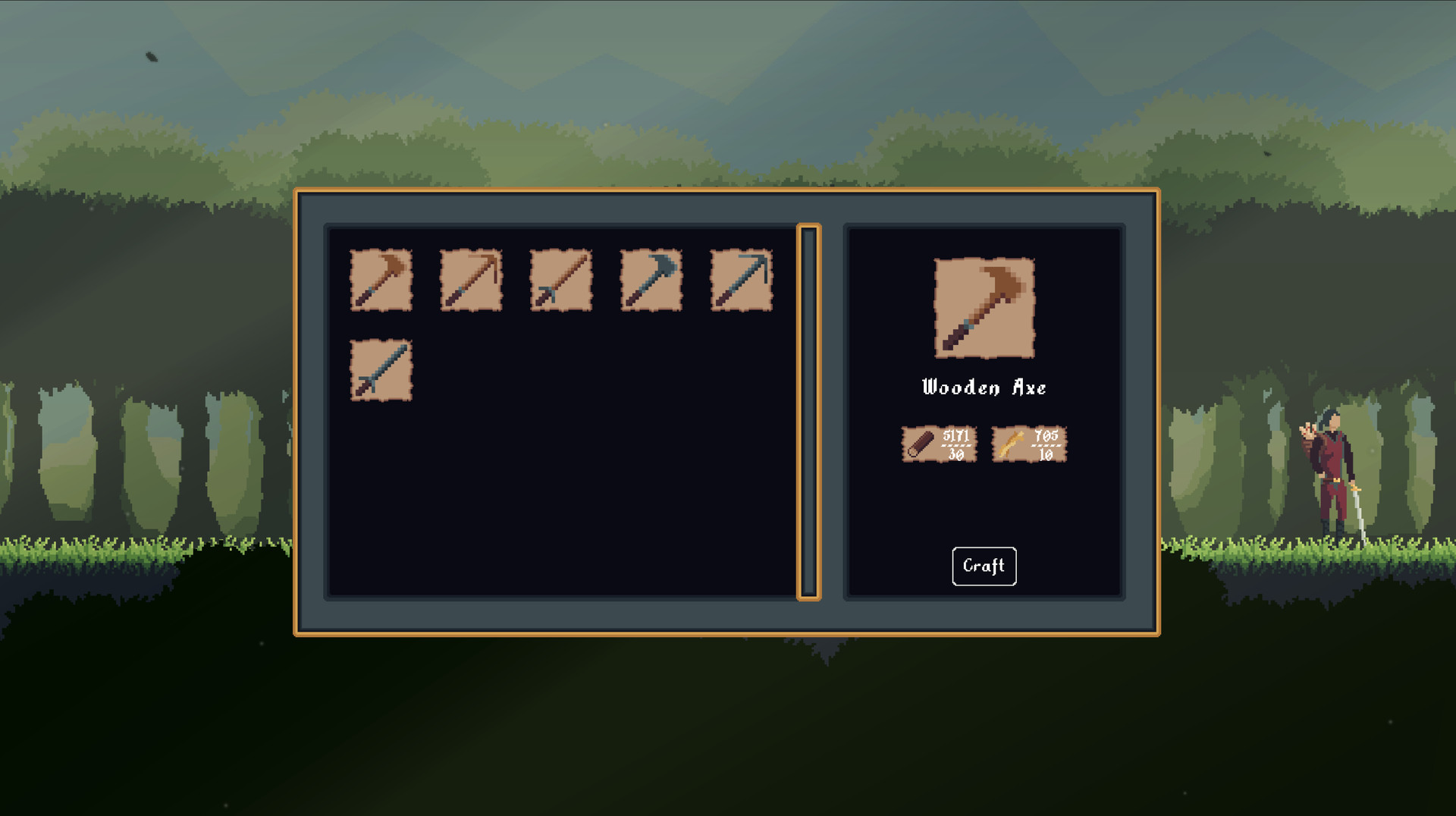The width and height of the screenshot is (1456, 816).
Task: Select the Wooden Sword recipe icon
Action: (560, 281)
